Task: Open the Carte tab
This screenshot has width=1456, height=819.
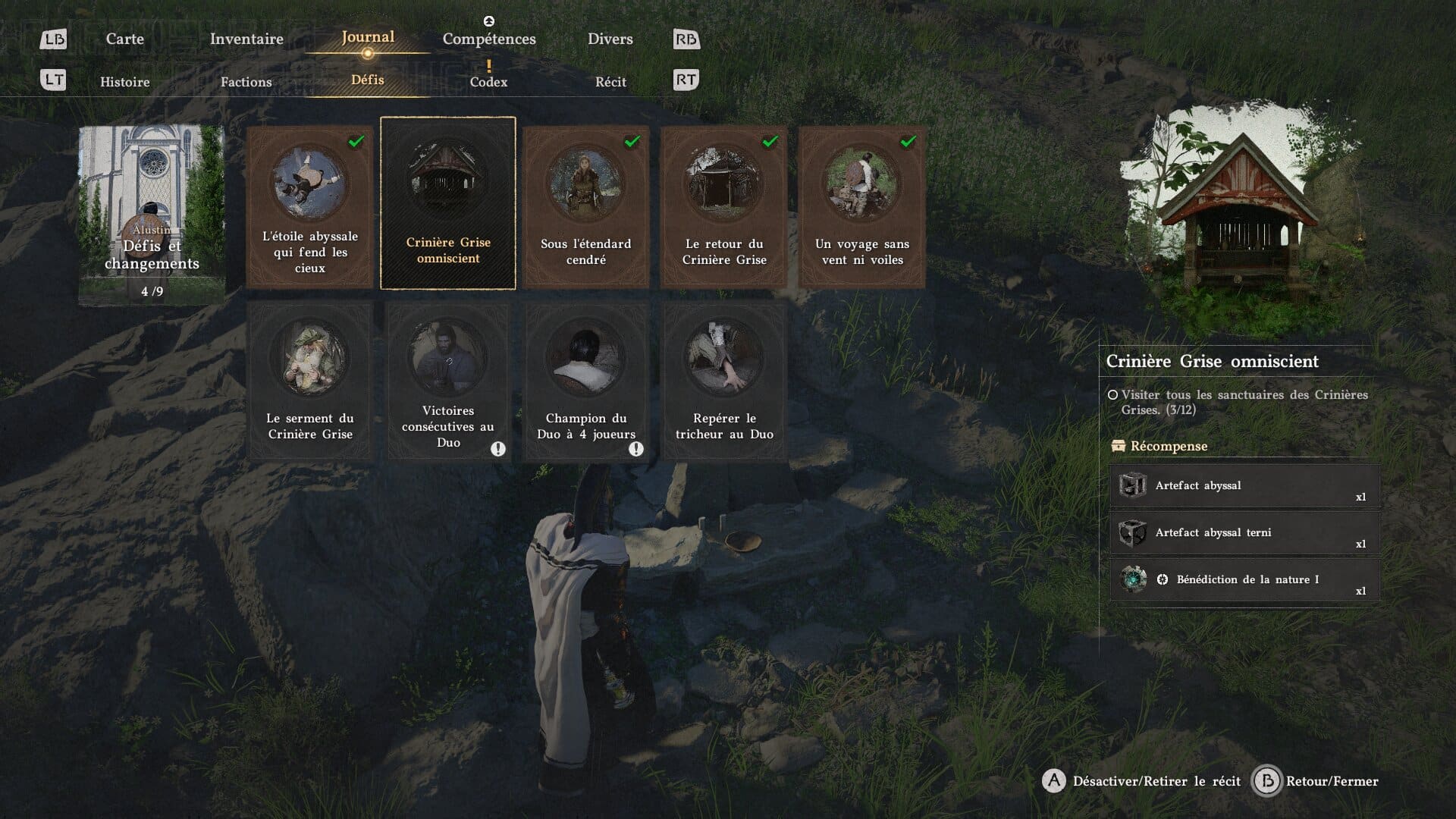Action: point(124,39)
